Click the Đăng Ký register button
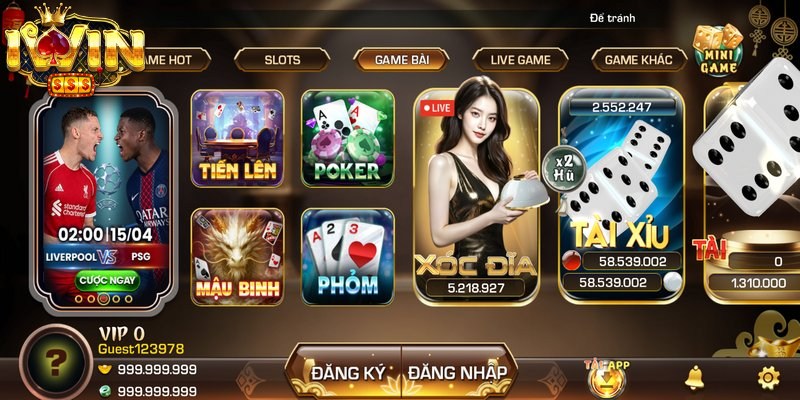 pyautogui.click(x=343, y=372)
